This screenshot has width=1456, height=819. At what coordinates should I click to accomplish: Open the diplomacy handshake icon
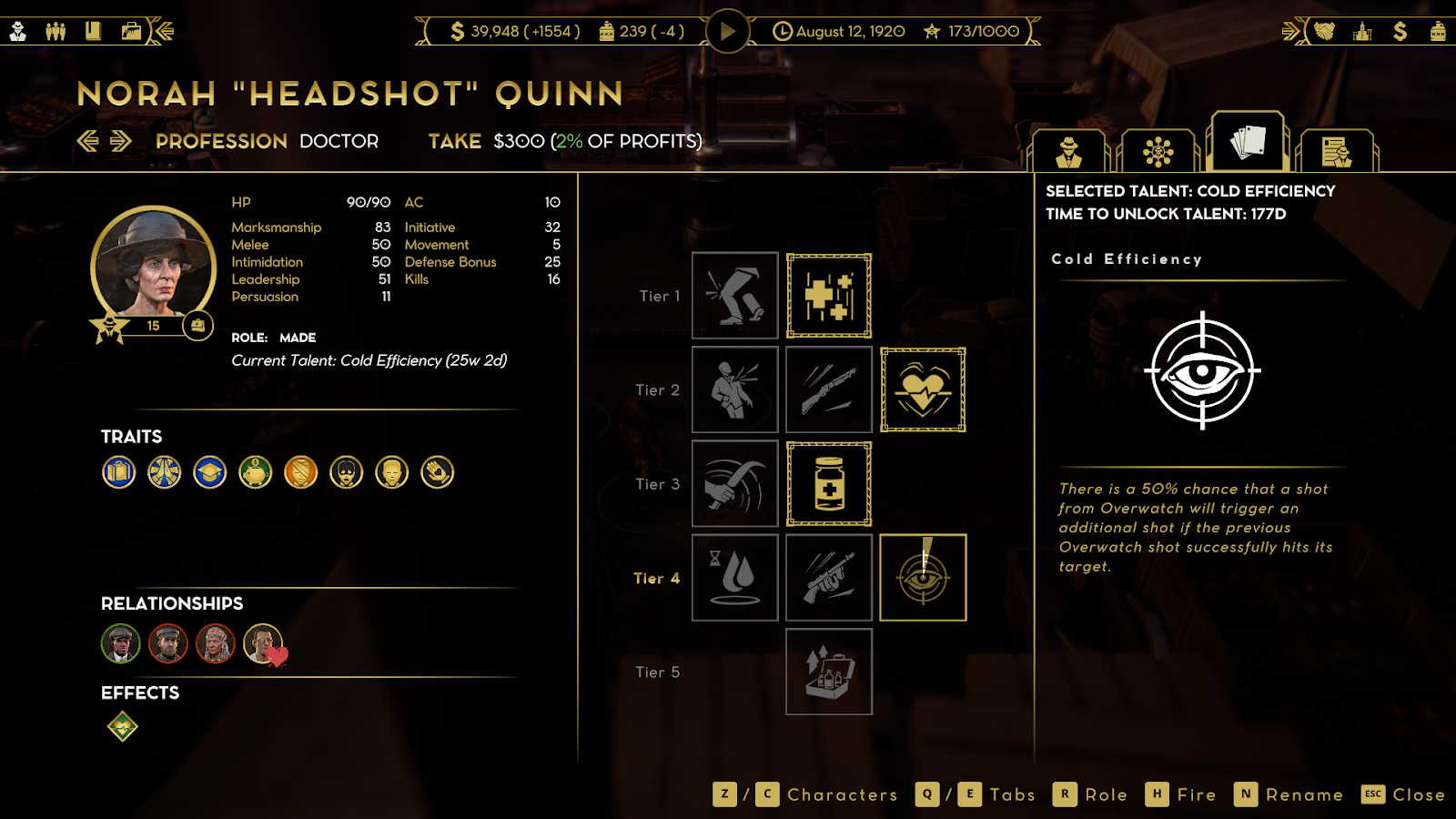point(1324,32)
